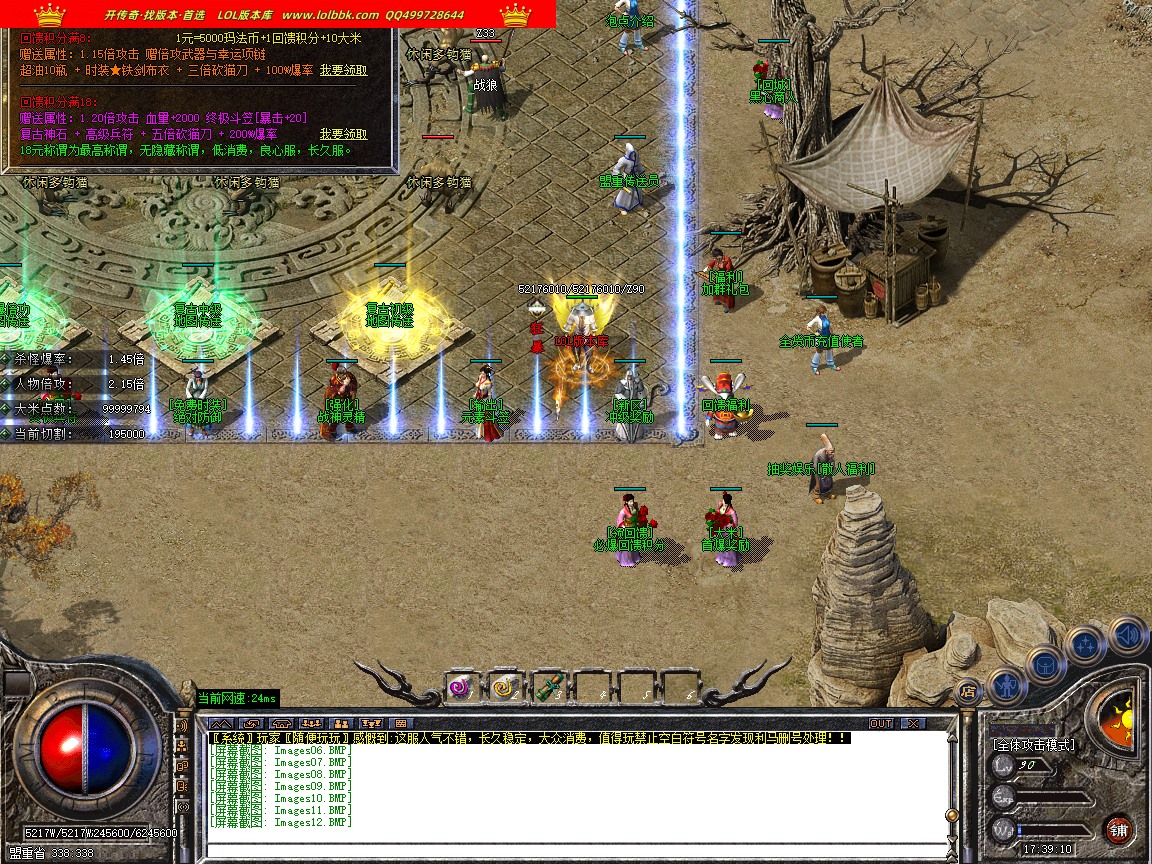1152x864 pixels.
Task: Select the green scroll hotbar slot
Action: [x=547, y=687]
